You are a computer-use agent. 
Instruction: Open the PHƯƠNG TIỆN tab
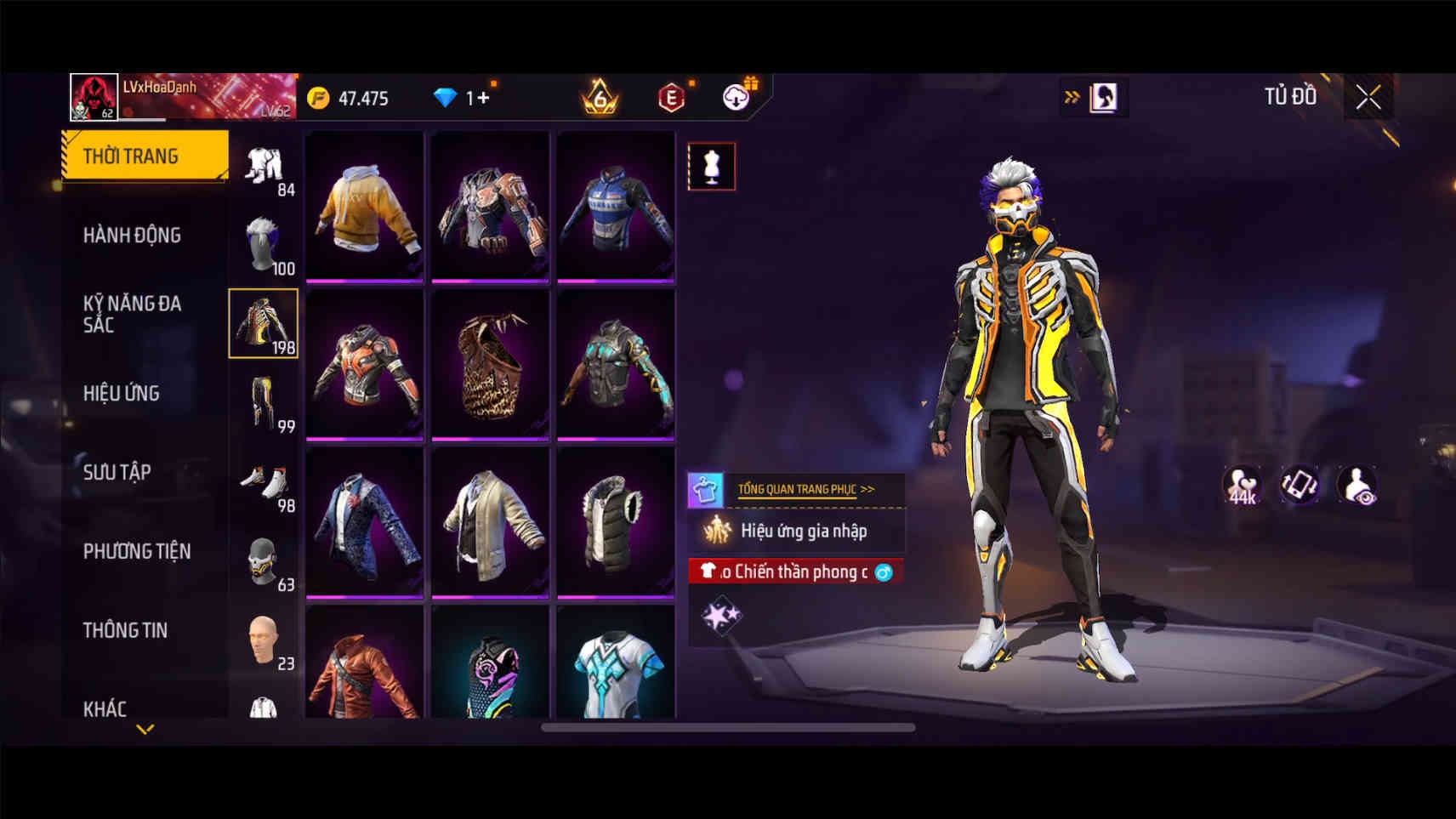coord(136,551)
